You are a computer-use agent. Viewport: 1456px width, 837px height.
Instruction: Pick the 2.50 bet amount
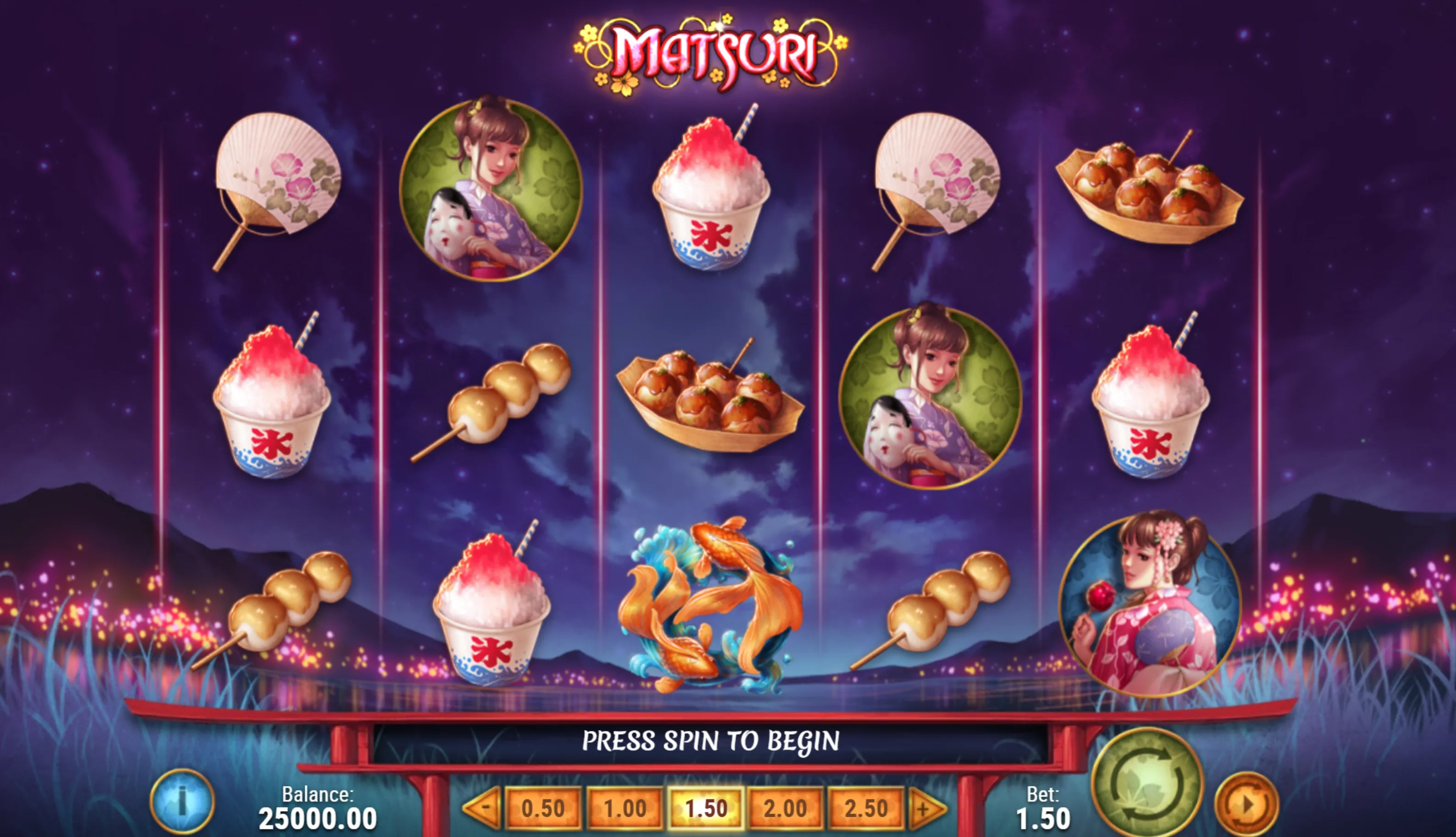point(866,809)
